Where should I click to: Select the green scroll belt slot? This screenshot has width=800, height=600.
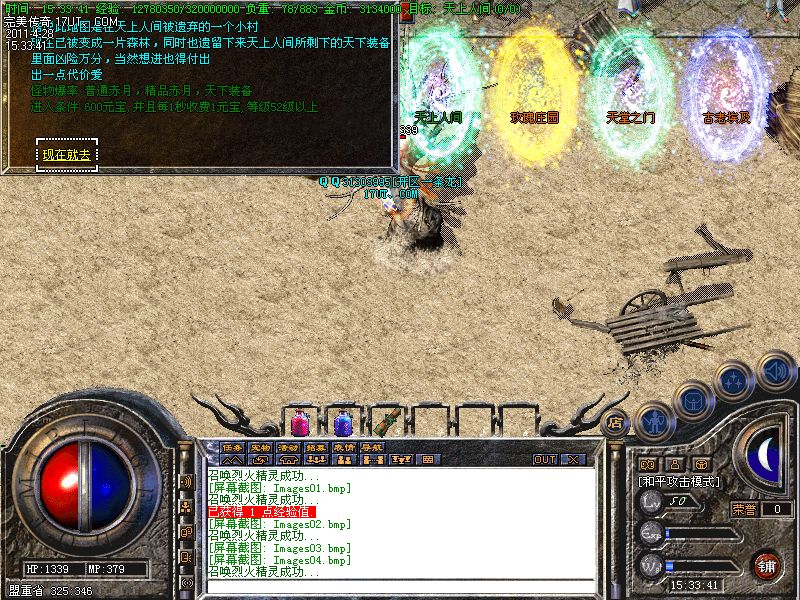pyautogui.click(x=385, y=421)
